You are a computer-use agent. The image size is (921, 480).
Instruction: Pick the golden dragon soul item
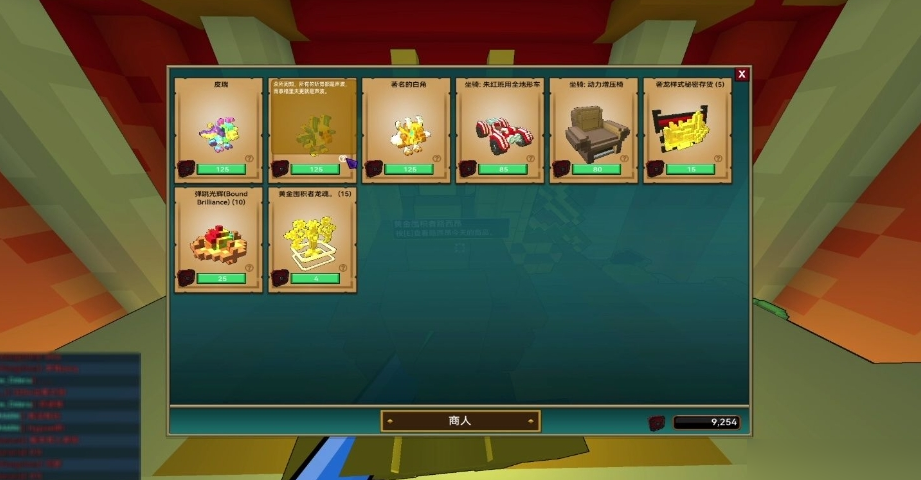coord(312,239)
